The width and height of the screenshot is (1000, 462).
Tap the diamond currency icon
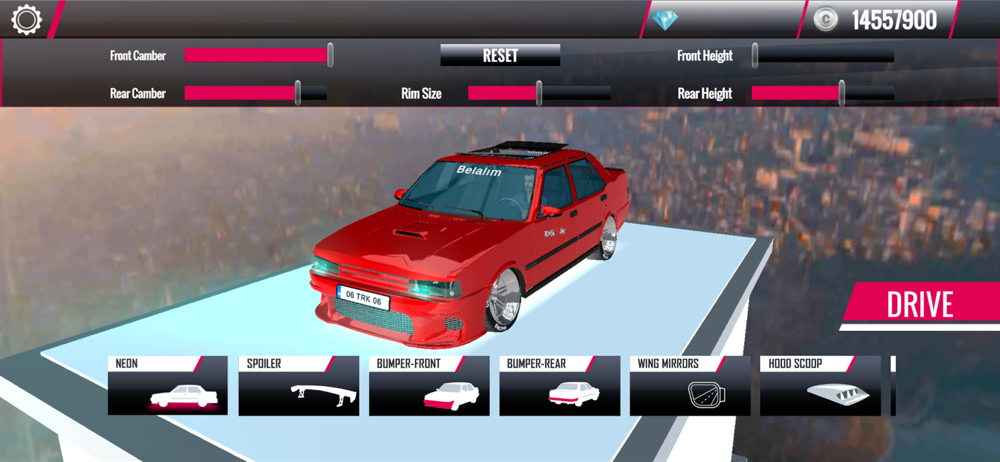click(x=664, y=19)
